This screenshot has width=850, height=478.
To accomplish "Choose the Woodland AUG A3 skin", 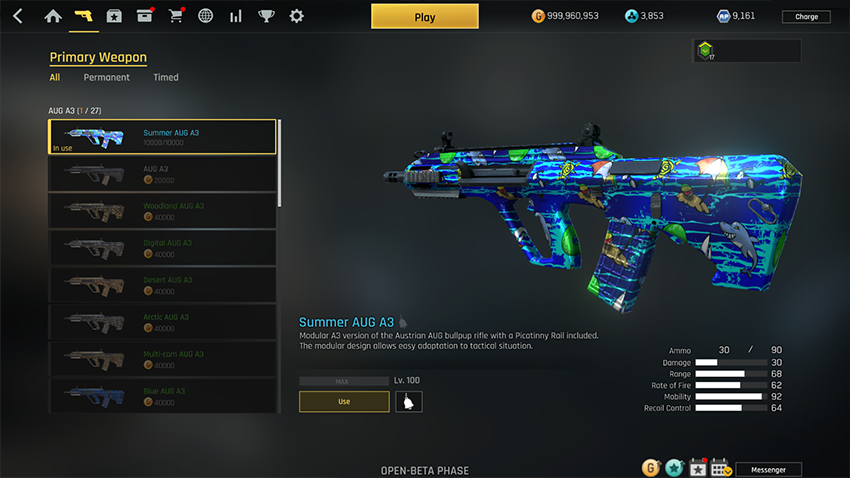I will (x=162, y=211).
